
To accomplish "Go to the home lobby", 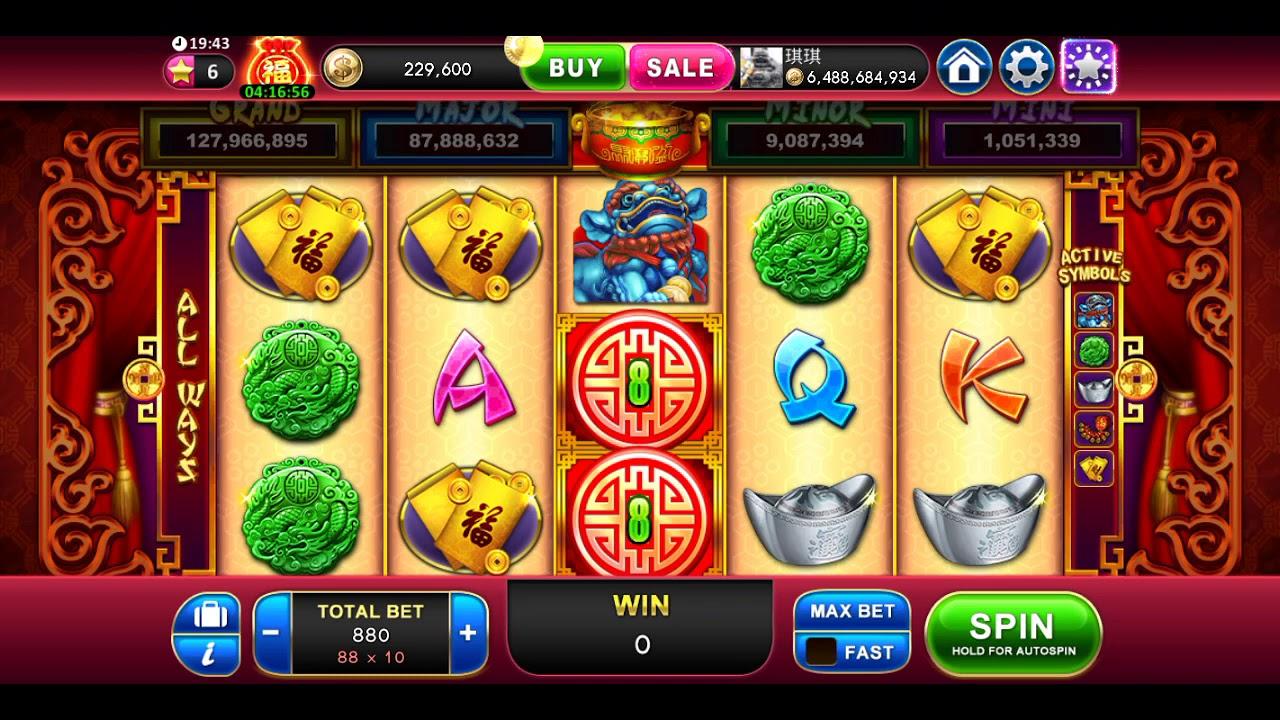I will (964, 68).
